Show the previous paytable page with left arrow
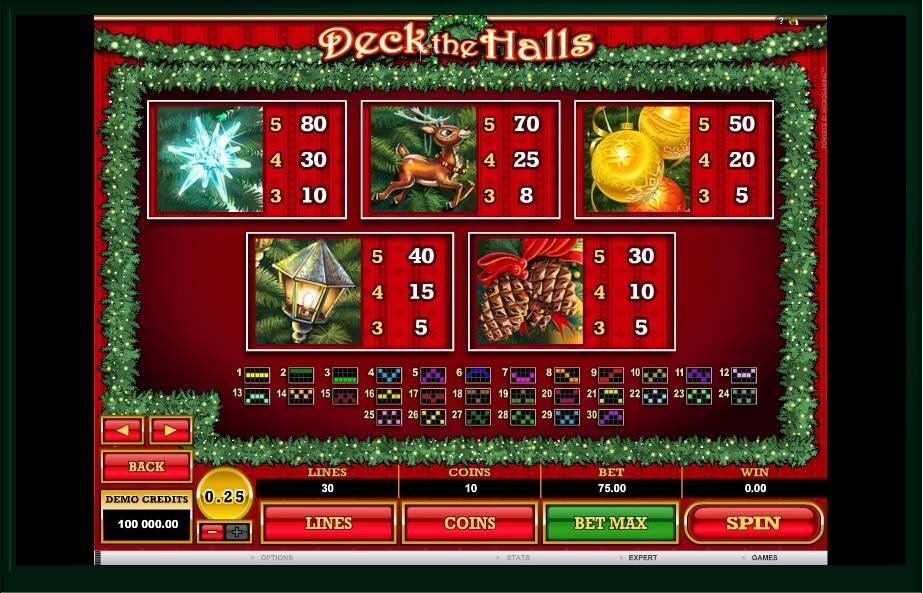The image size is (923, 593). (123, 430)
